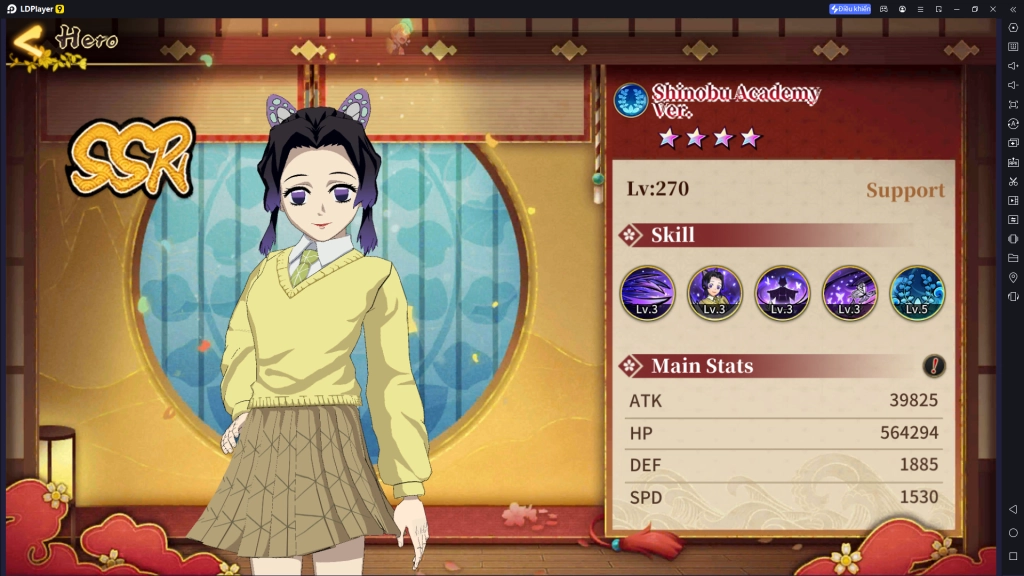View the purple slash skill

point(647,292)
